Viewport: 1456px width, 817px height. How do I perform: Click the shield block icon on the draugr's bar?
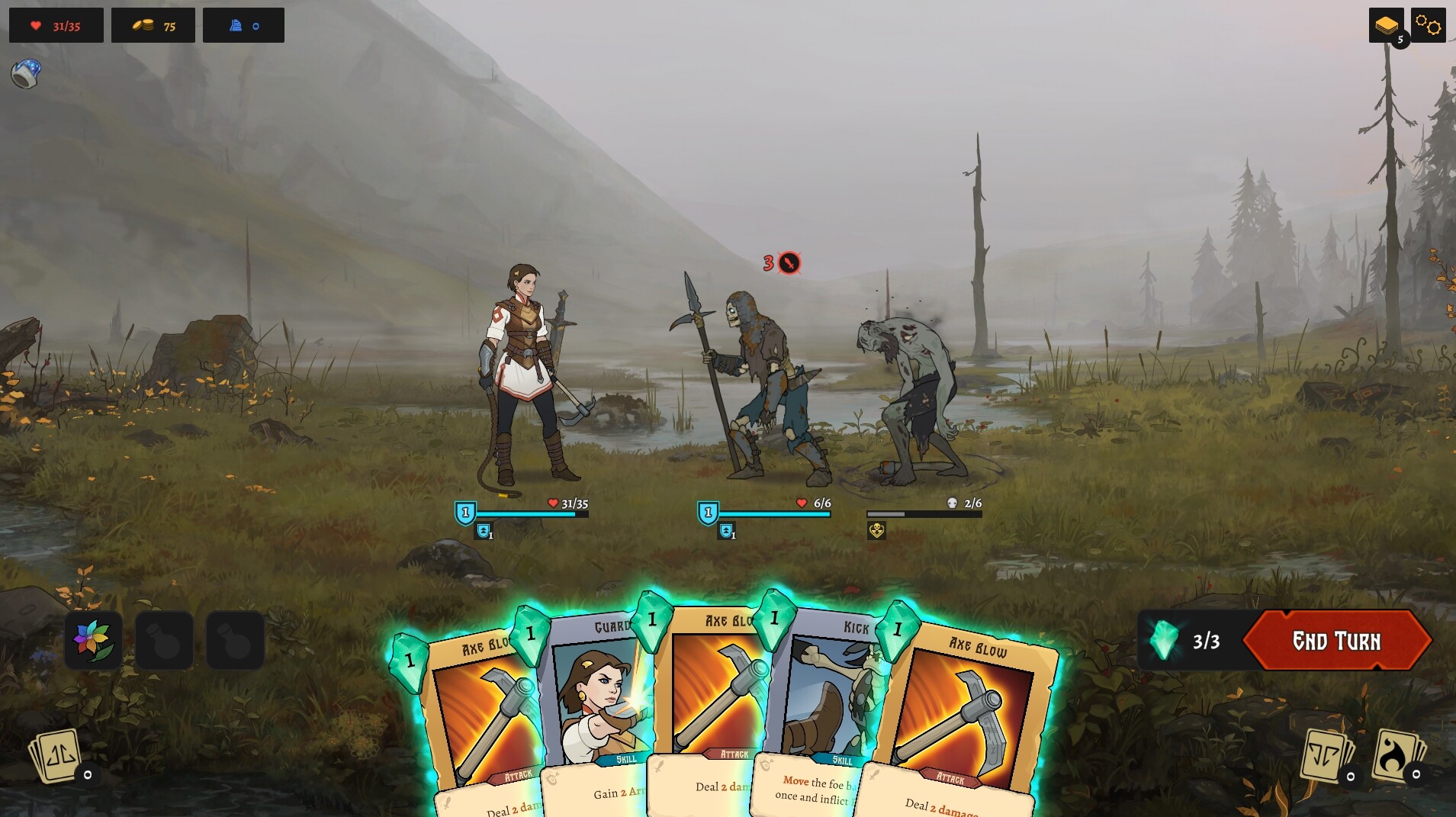click(707, 513)
